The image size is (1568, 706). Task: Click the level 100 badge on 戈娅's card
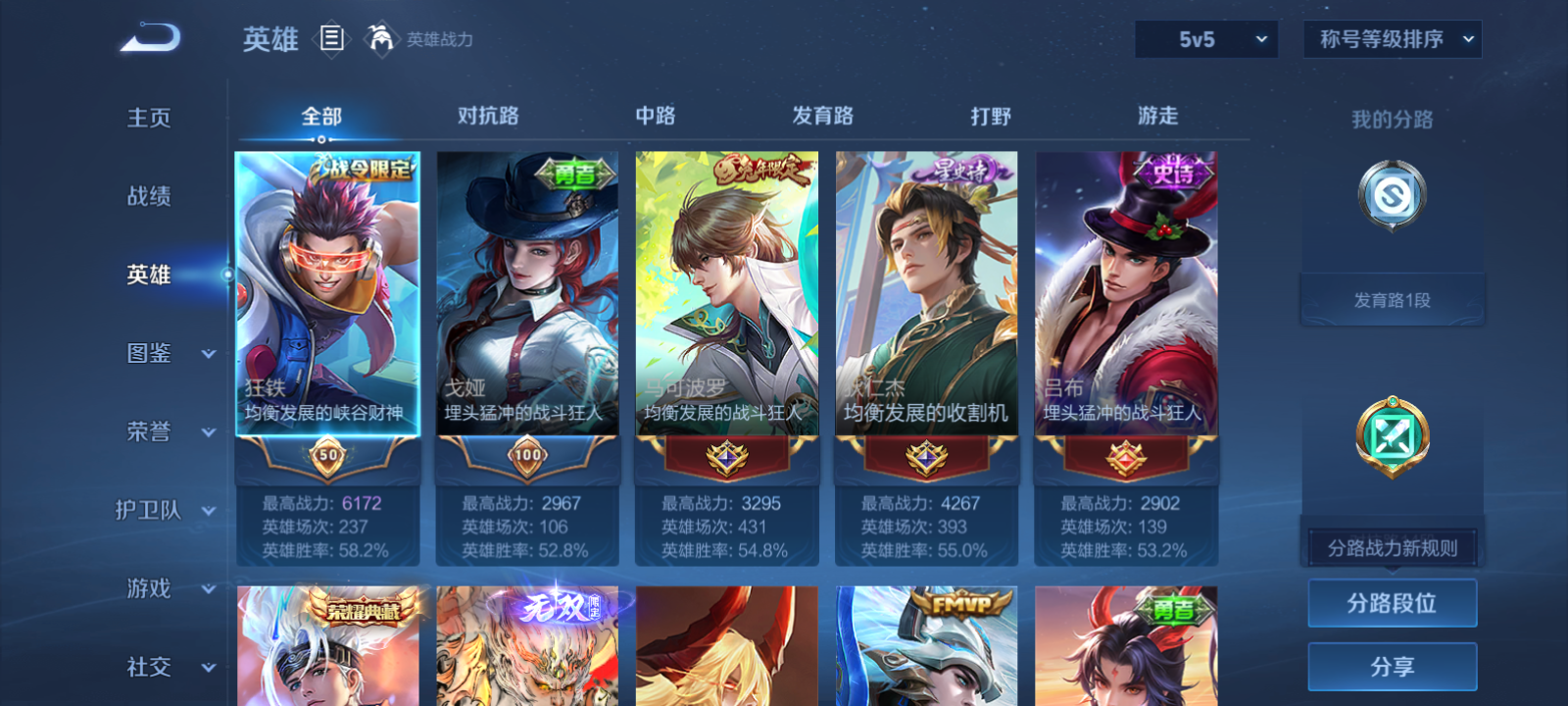[x=527, y=456]
